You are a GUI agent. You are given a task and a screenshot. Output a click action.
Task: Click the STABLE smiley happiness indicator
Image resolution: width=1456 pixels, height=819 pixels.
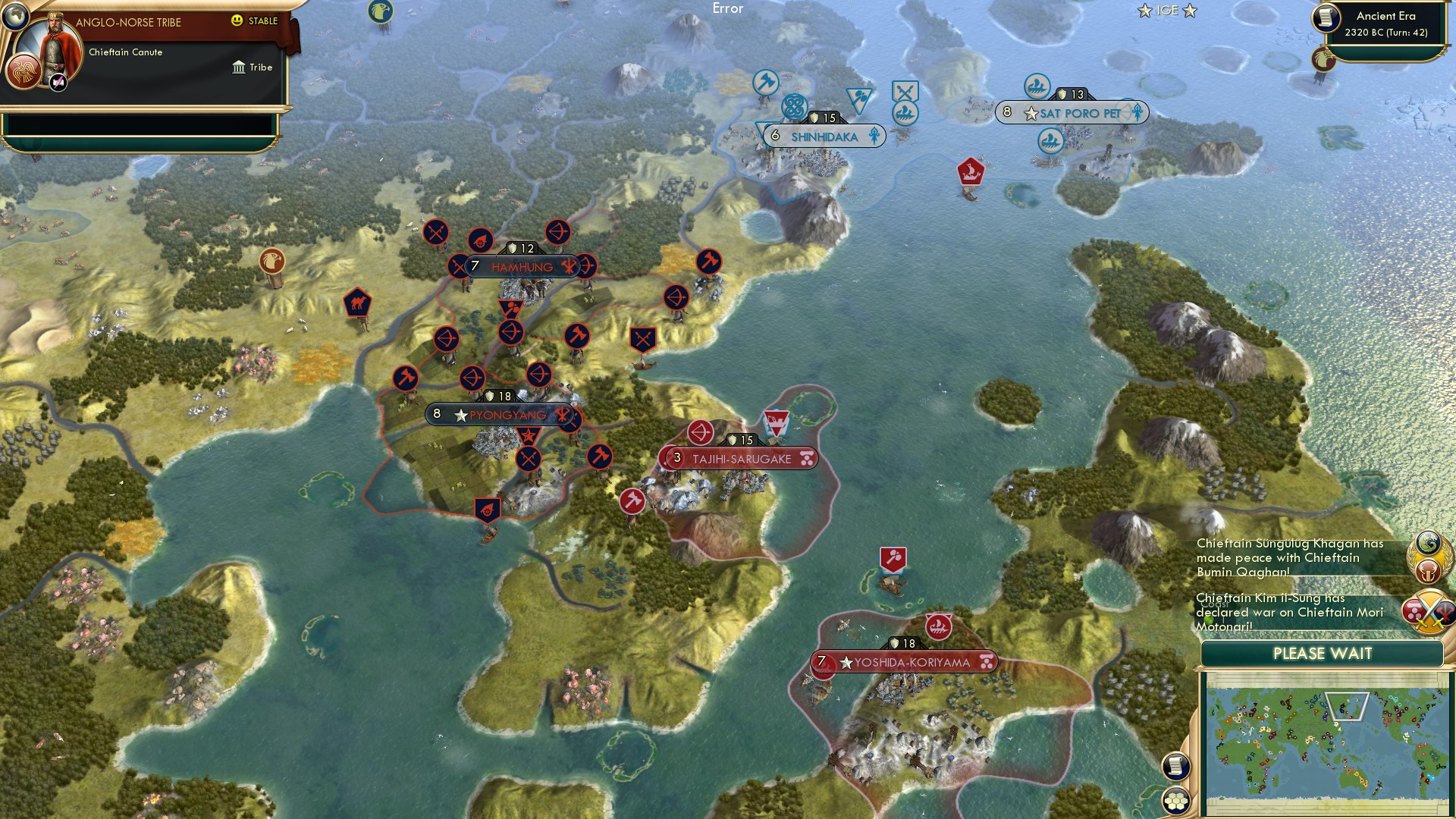point(238,22)
